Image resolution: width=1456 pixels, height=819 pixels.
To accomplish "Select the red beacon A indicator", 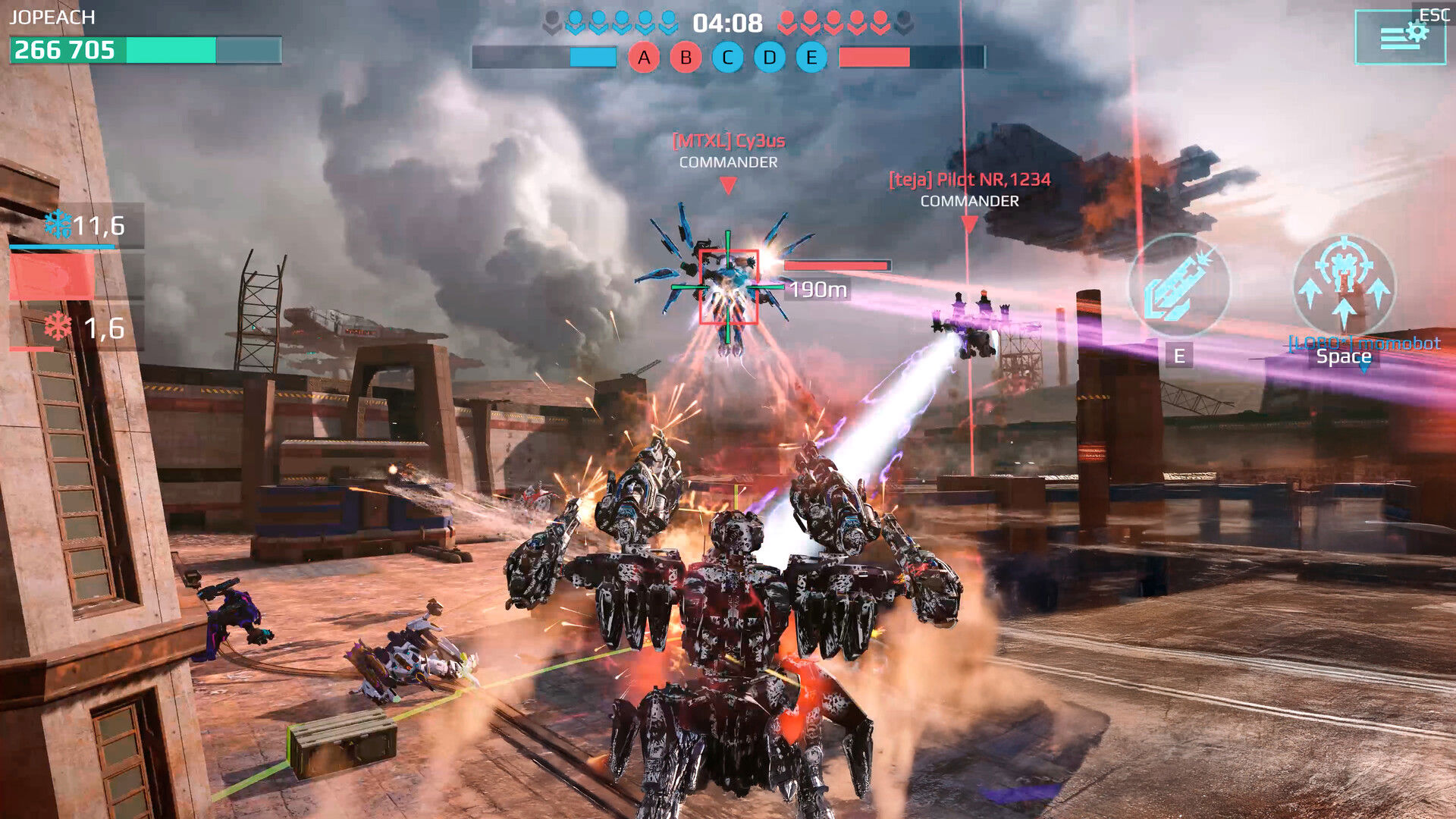I will point(644,55).
